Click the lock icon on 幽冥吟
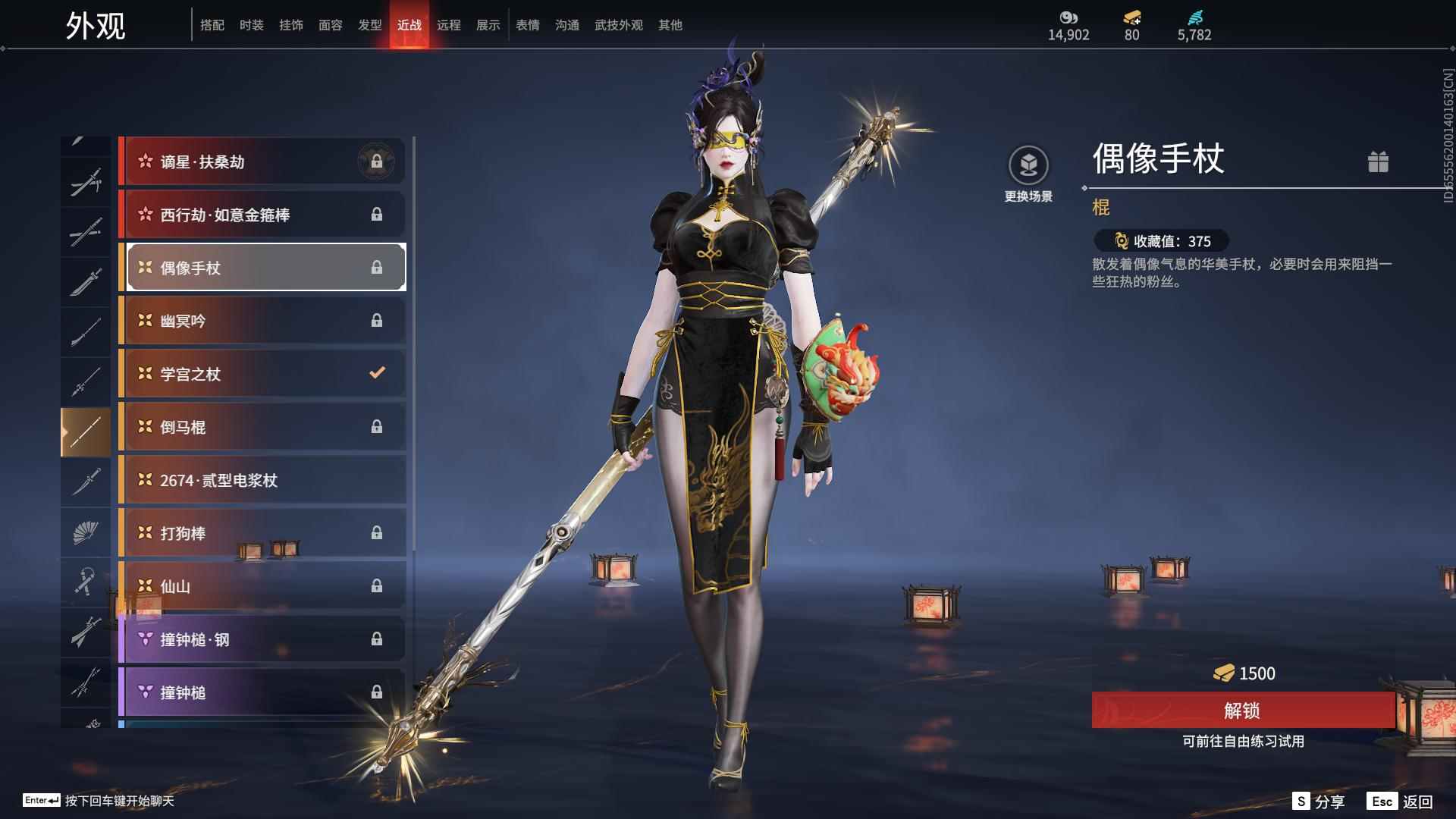Screen dimensions: 1456x819 [x=377, y=319]
